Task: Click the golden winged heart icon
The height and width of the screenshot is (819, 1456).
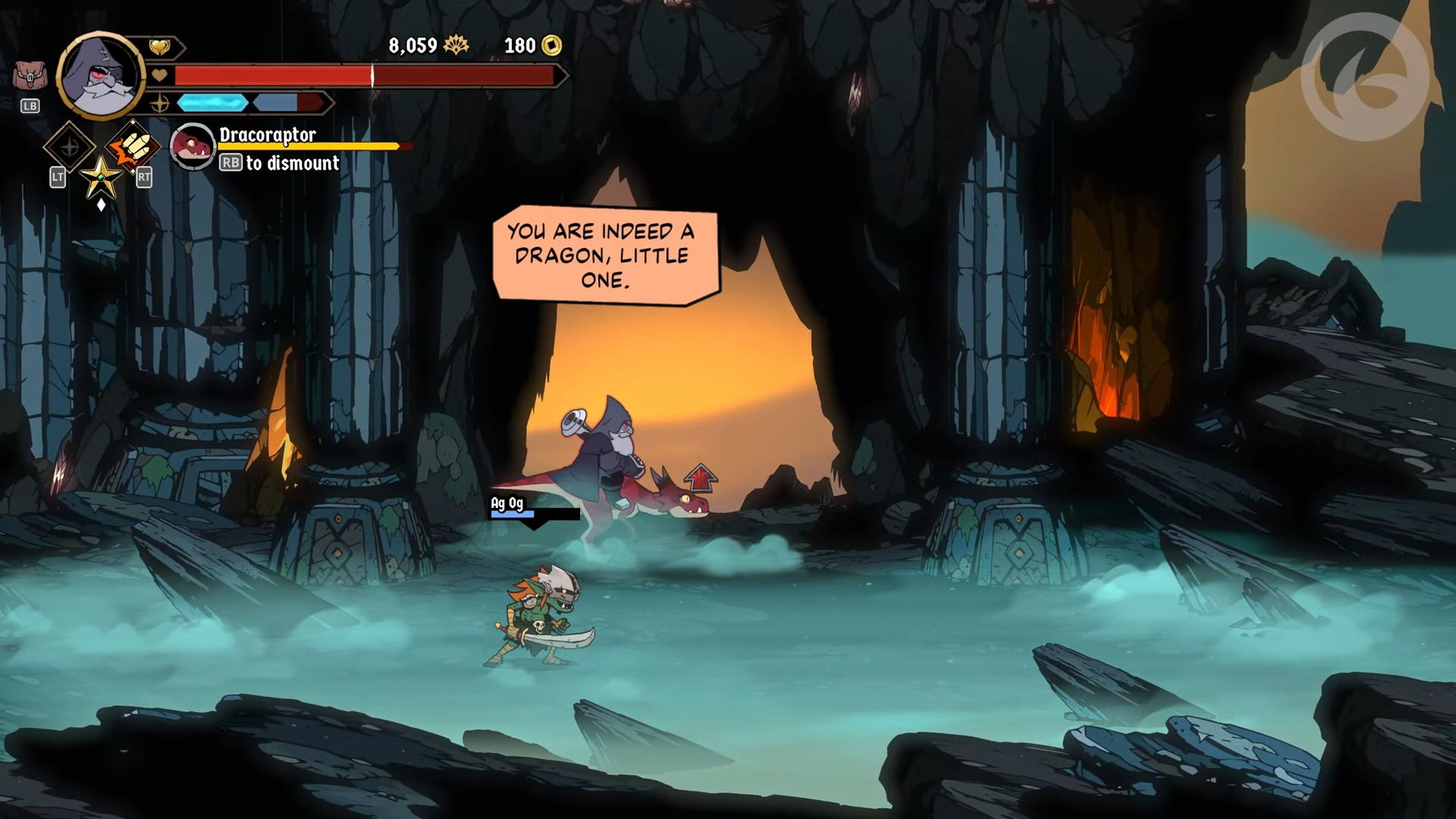Action: 159,47
